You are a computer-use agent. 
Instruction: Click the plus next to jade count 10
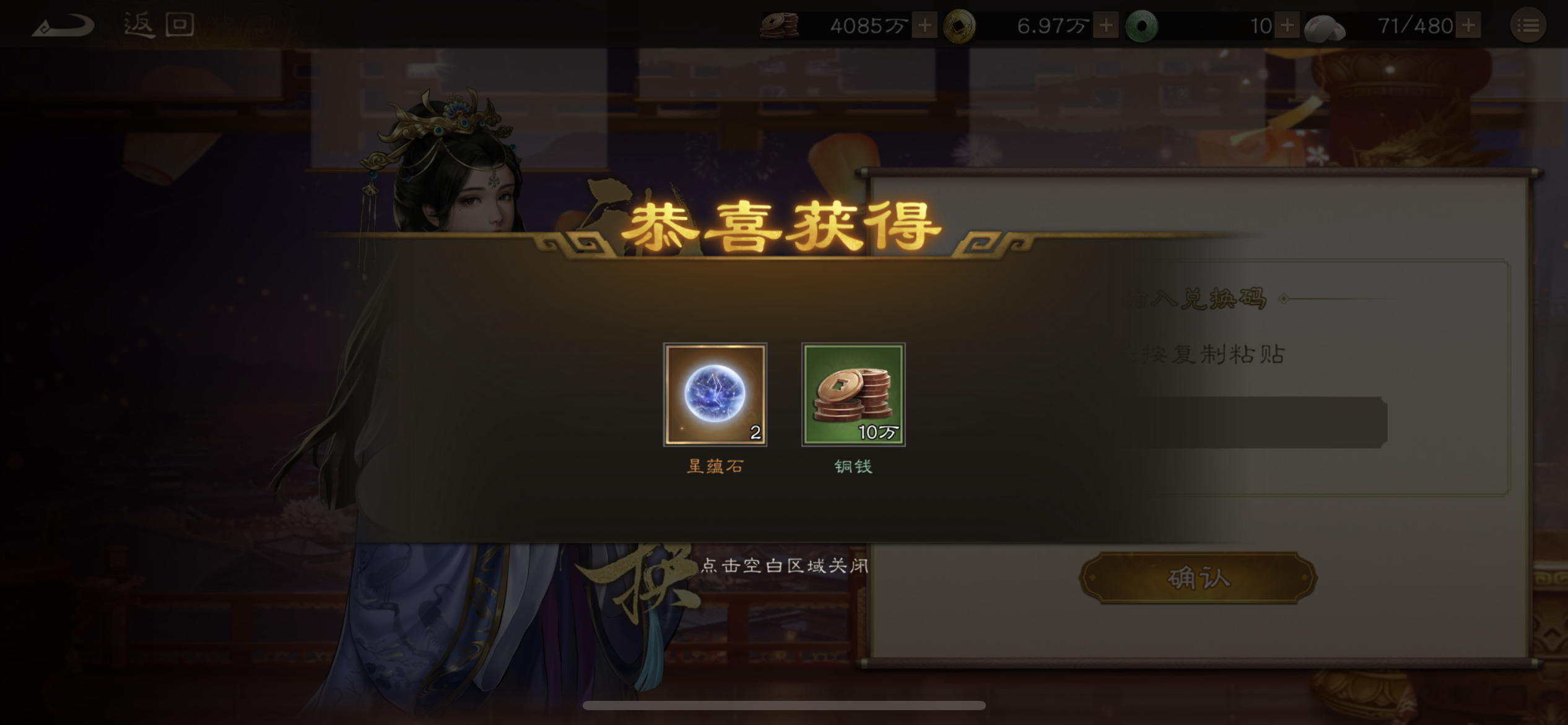(x=1287, y=25)
